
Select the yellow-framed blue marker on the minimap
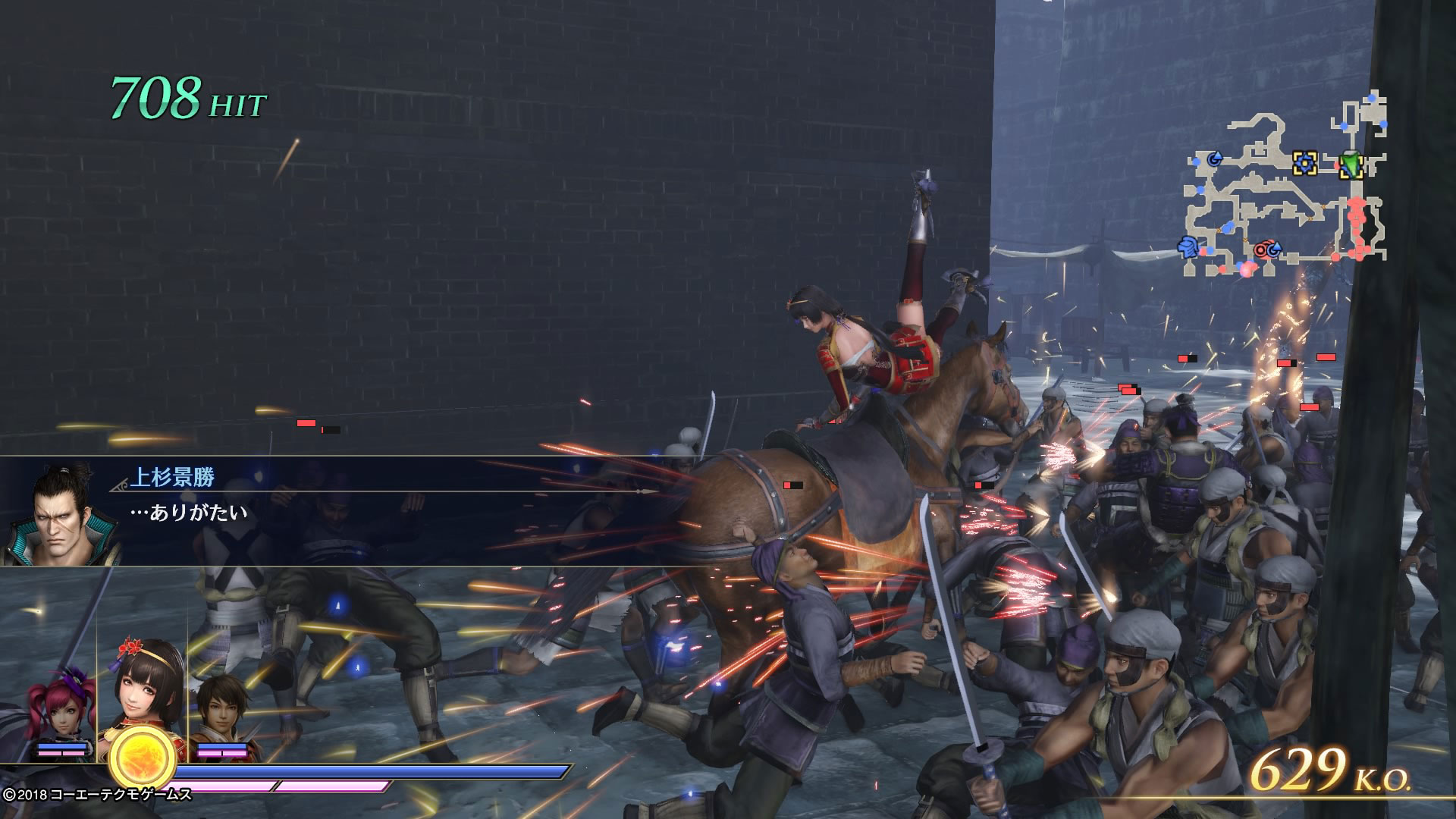(1304, 163)
